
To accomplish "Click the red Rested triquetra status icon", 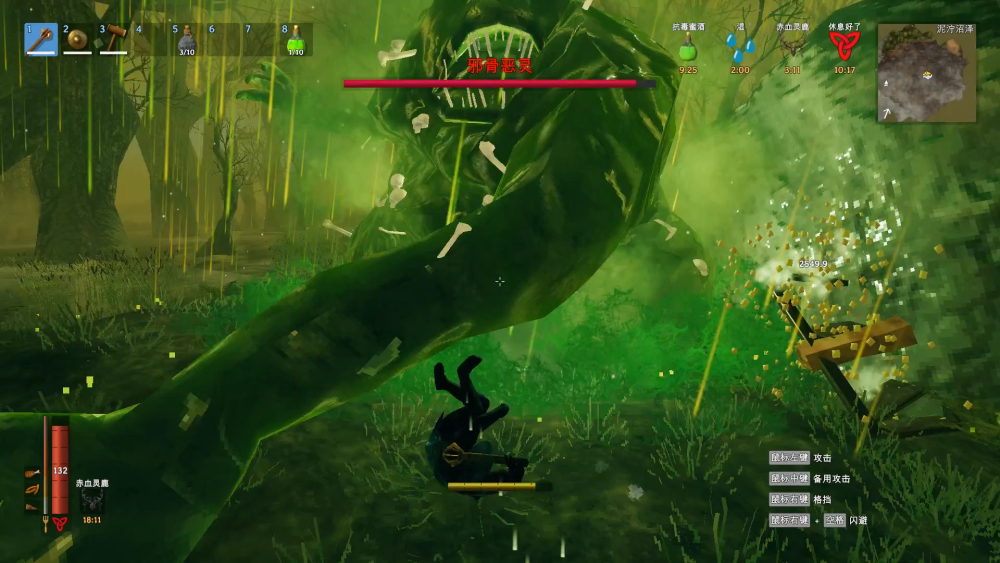I will coord(844,45).
